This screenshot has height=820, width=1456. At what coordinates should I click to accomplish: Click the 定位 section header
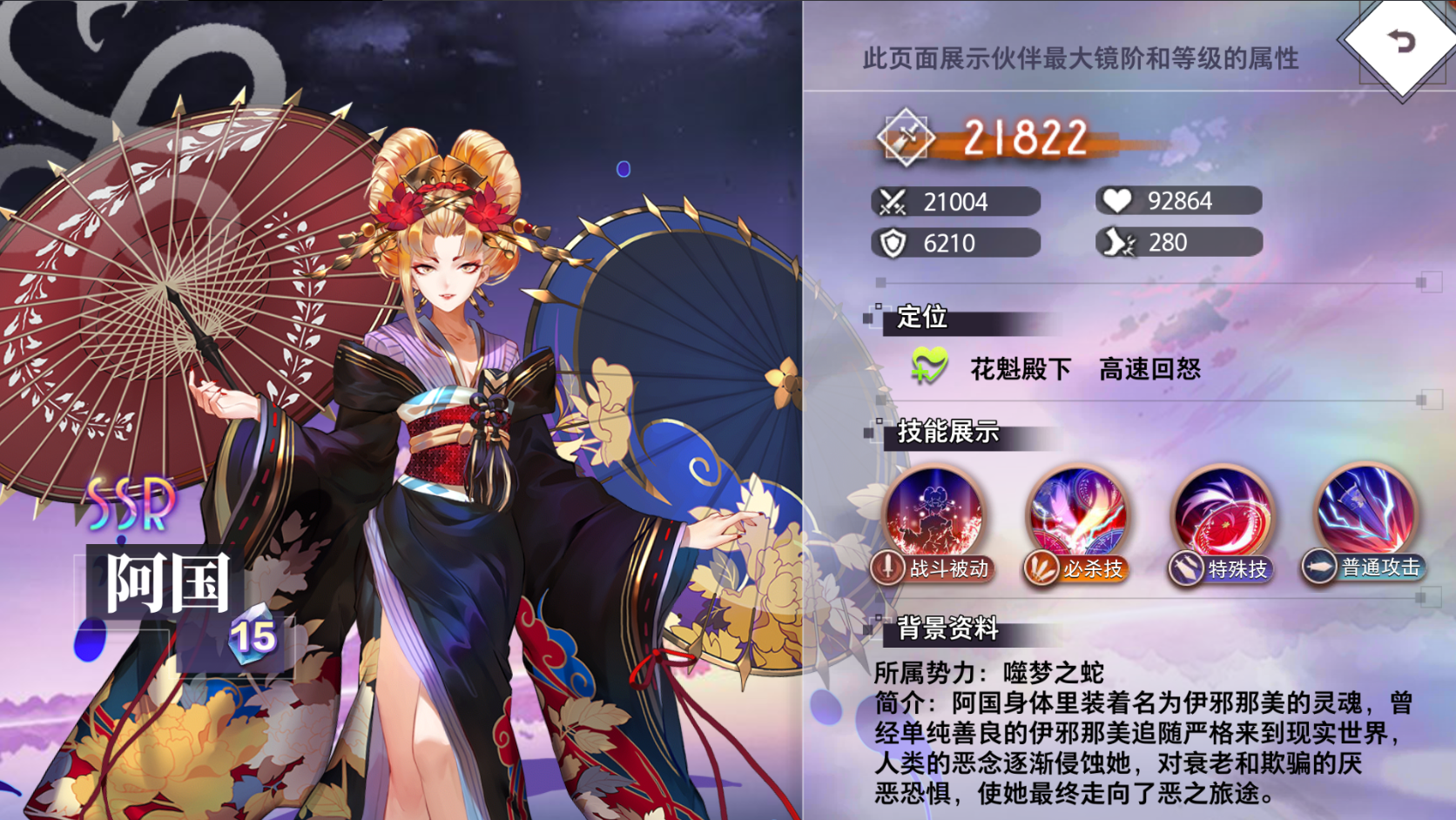923,319
